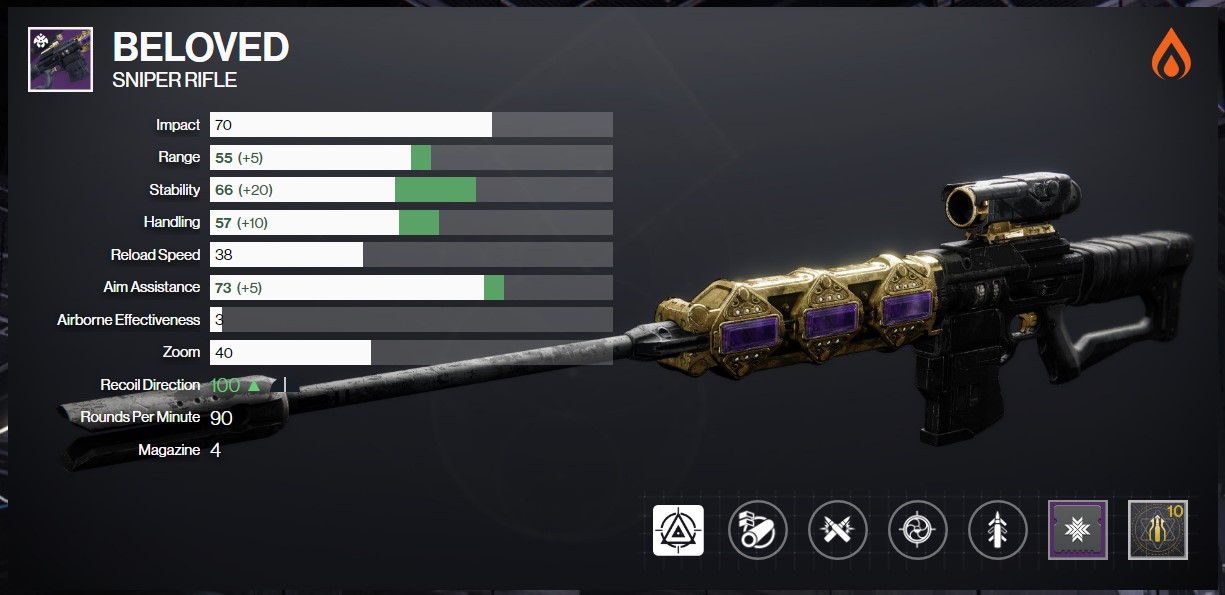Open the purple snowflake mod slot
Viewport: 1225px width, 595px height.
click(1077, 530)
